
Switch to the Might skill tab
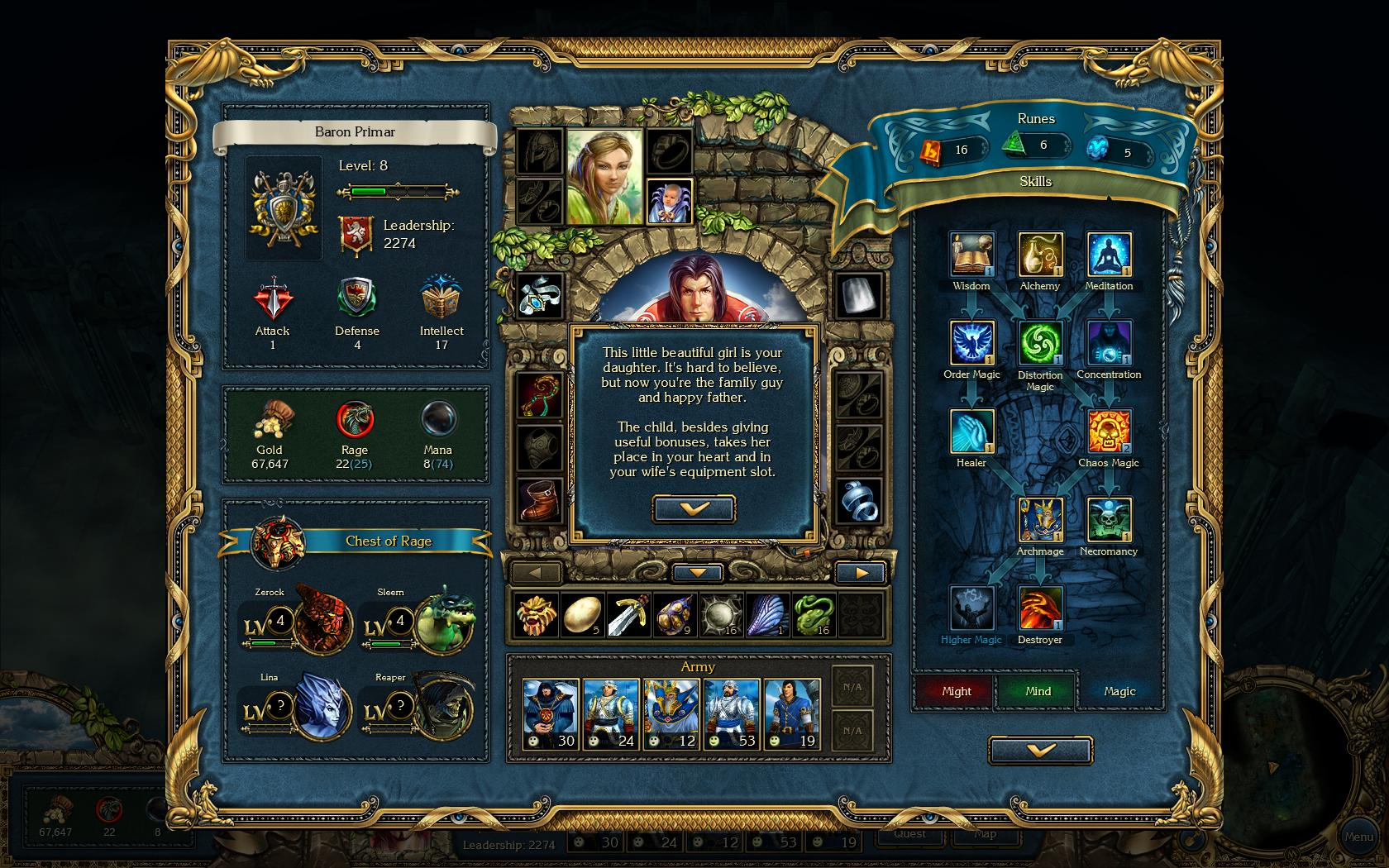click(x=956, y=691)
